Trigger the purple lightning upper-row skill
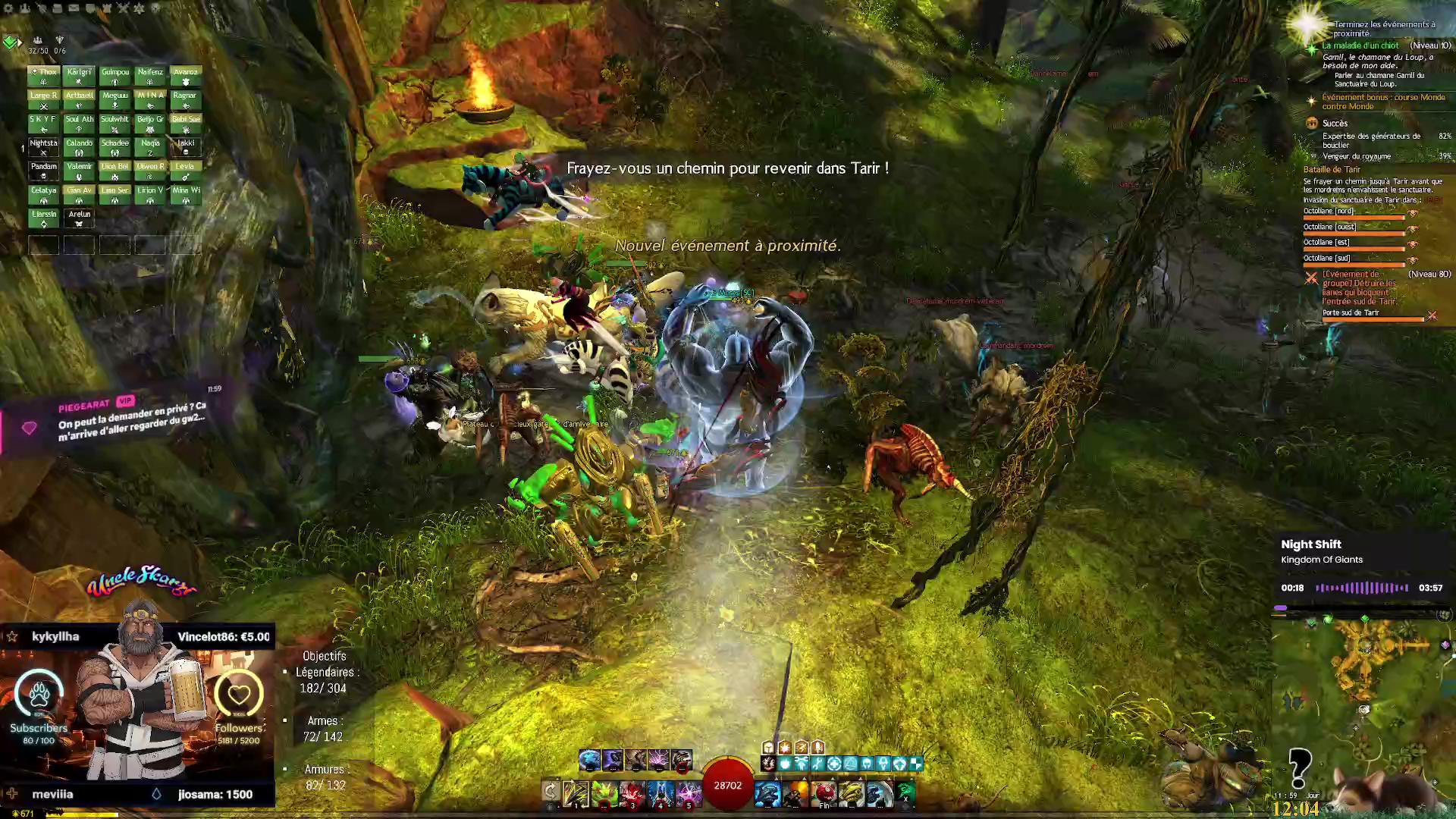 658,759
